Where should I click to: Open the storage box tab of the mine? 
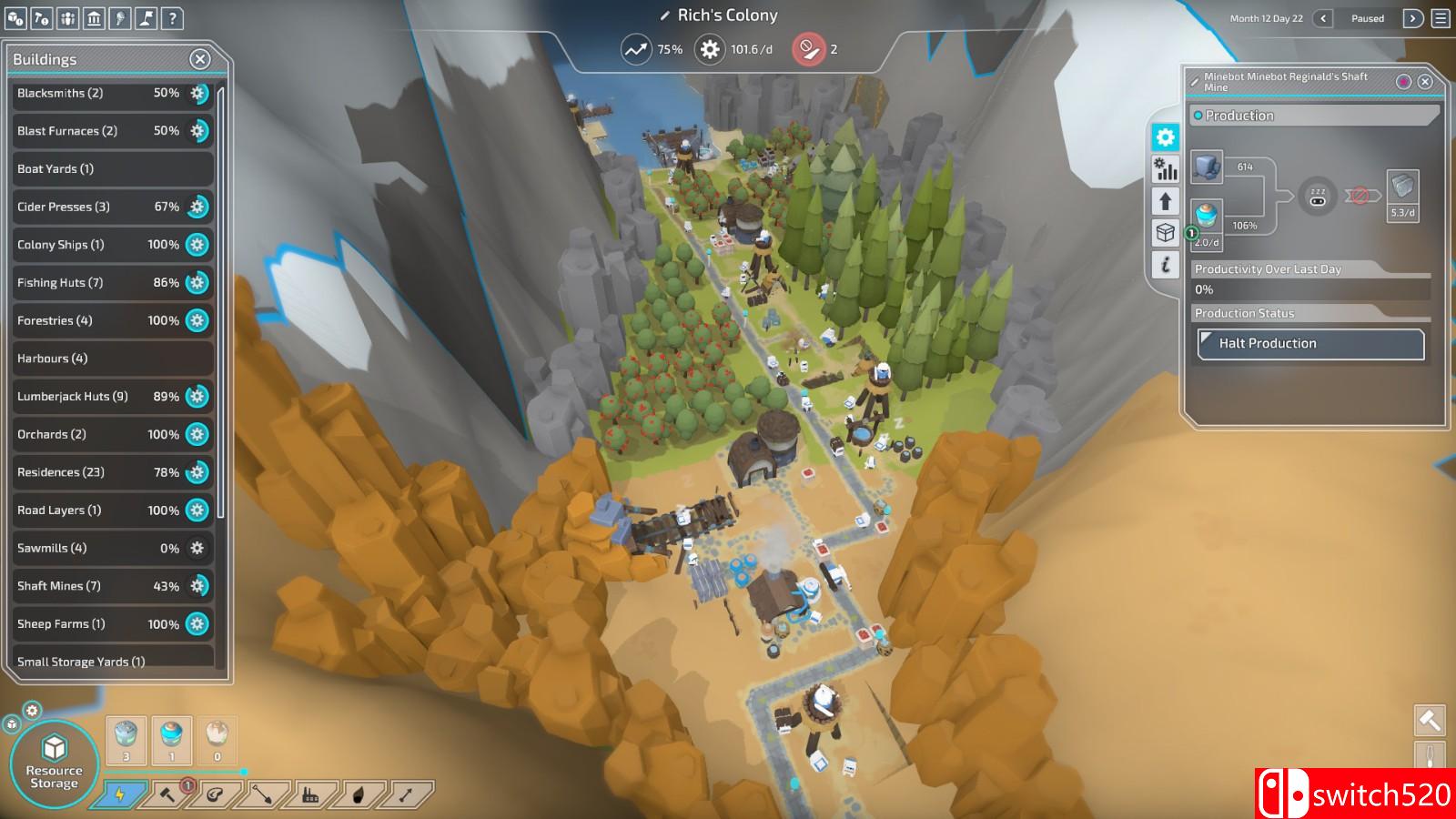point(1165,233)
